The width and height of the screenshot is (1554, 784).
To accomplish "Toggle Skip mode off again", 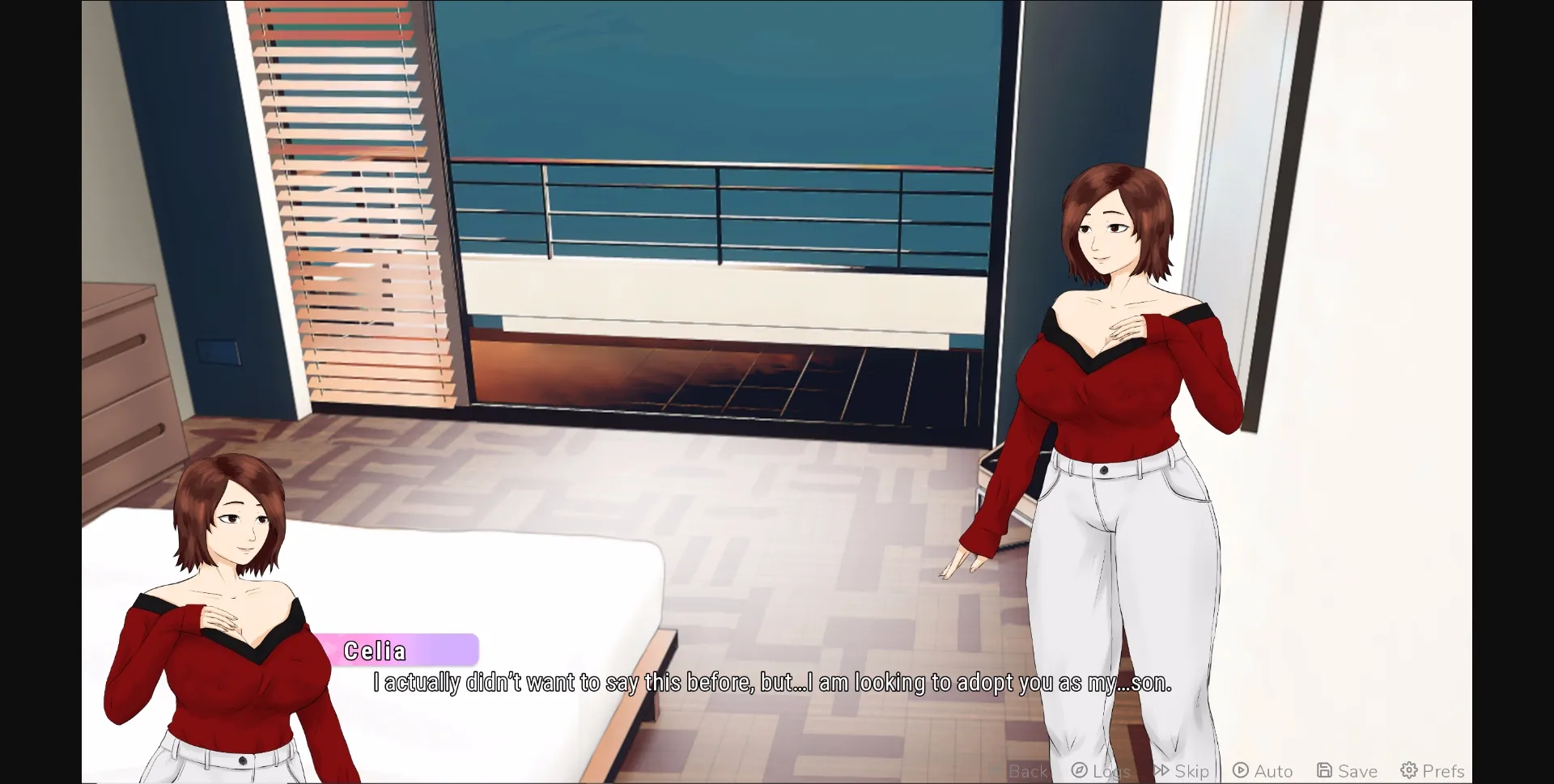I will (1182, 771).
